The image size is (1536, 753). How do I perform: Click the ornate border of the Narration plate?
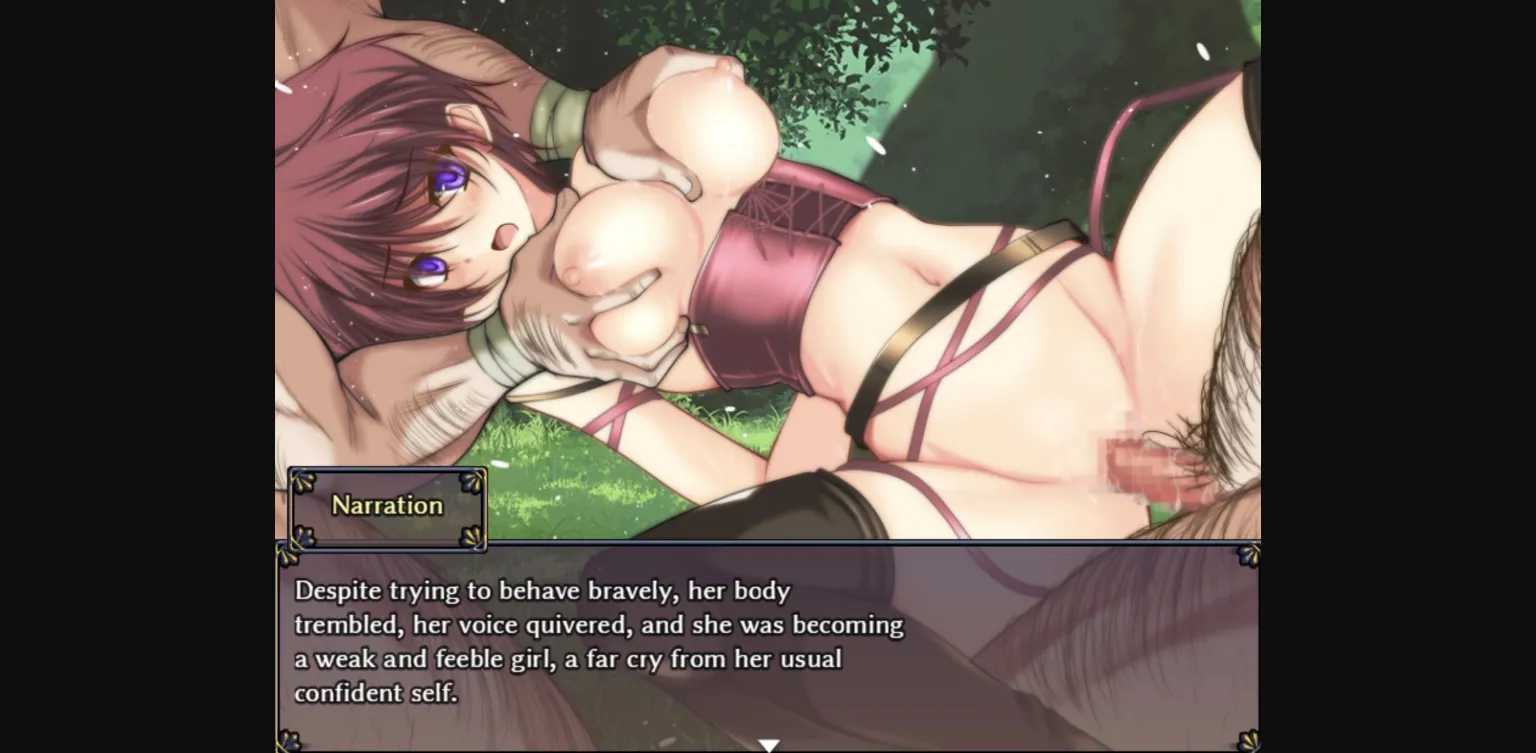386,470
